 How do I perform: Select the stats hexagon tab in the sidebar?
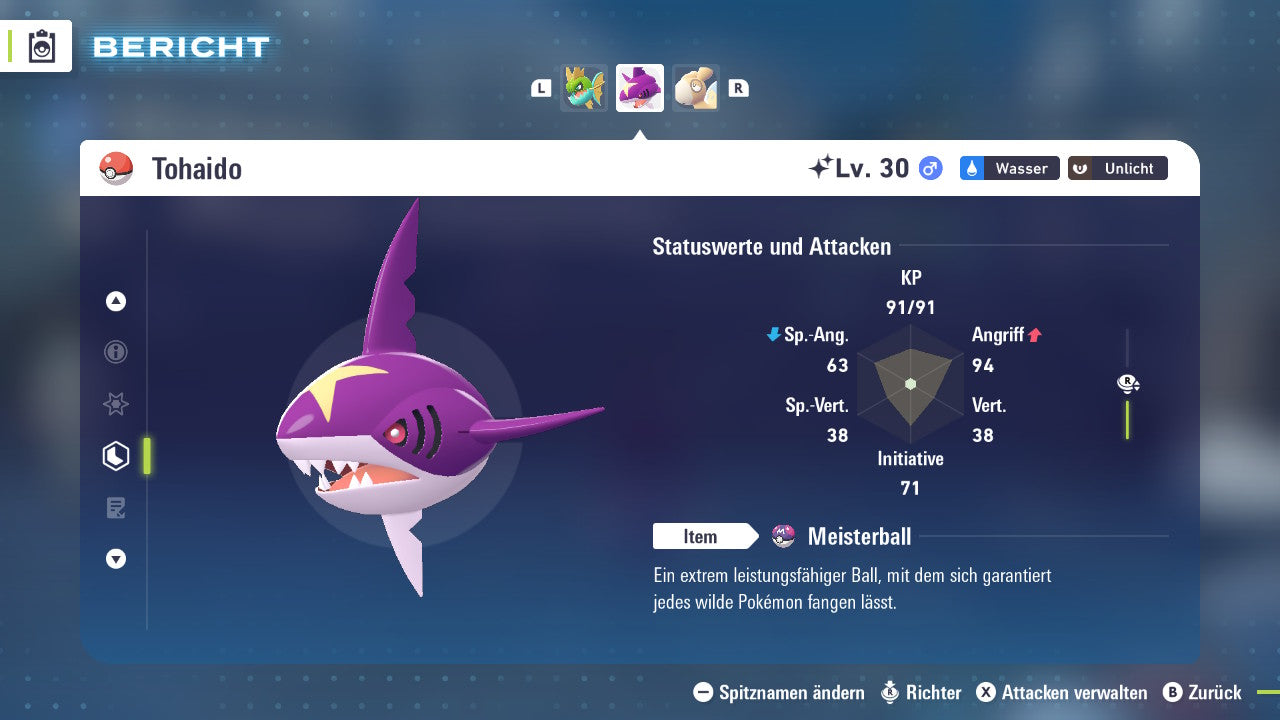115,455
